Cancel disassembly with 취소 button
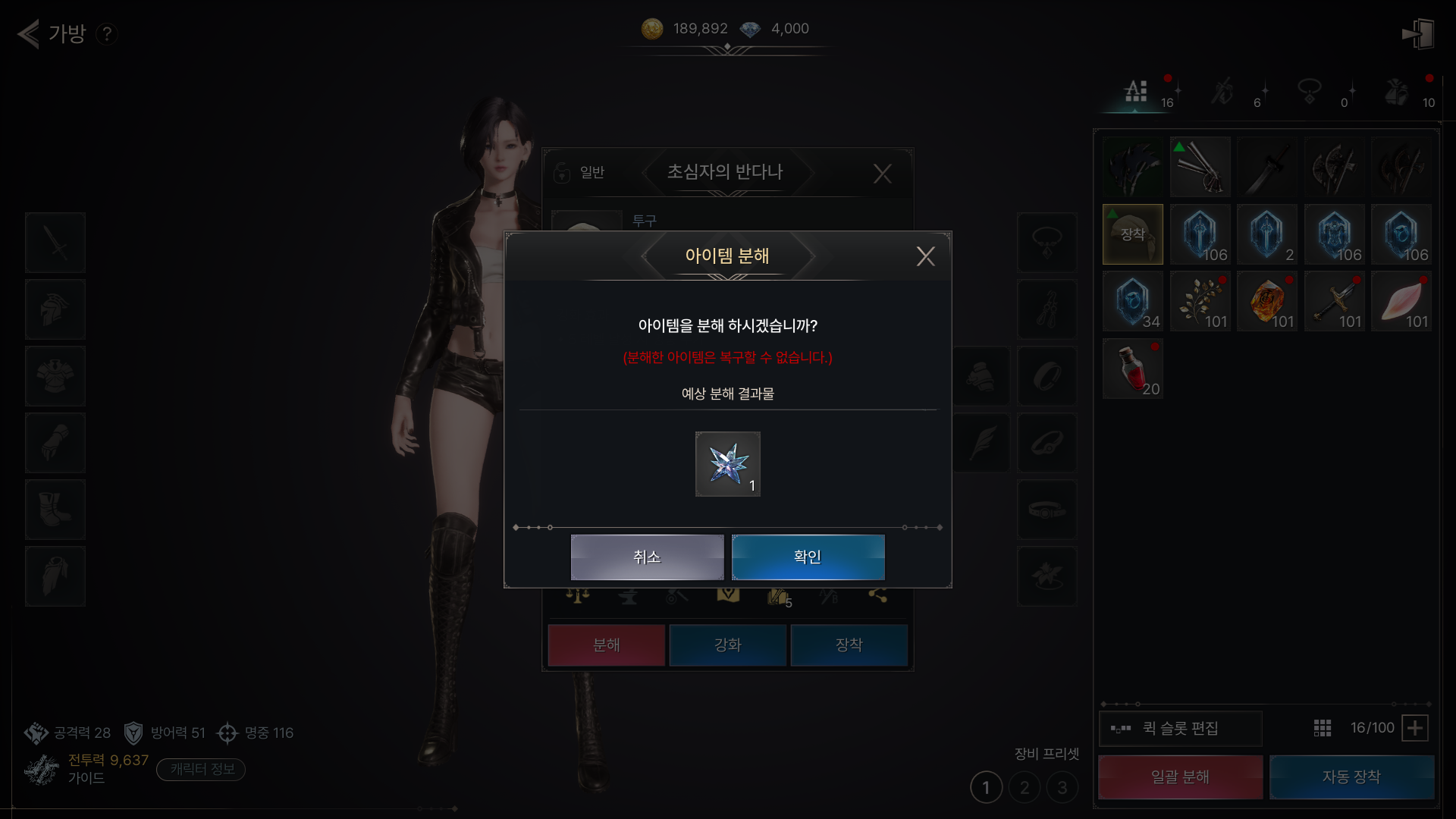The height and width of the screenshot is (819, 1456). pos(647,557)
